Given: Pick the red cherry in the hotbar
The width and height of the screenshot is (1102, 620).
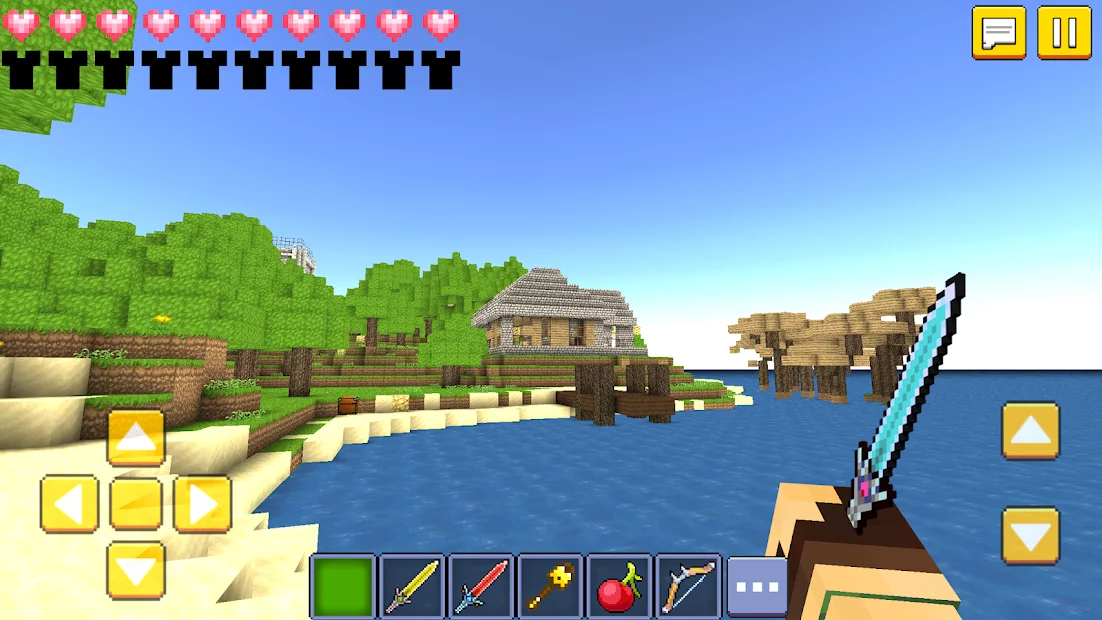Looking at the screenshot, I should [619, 587].
